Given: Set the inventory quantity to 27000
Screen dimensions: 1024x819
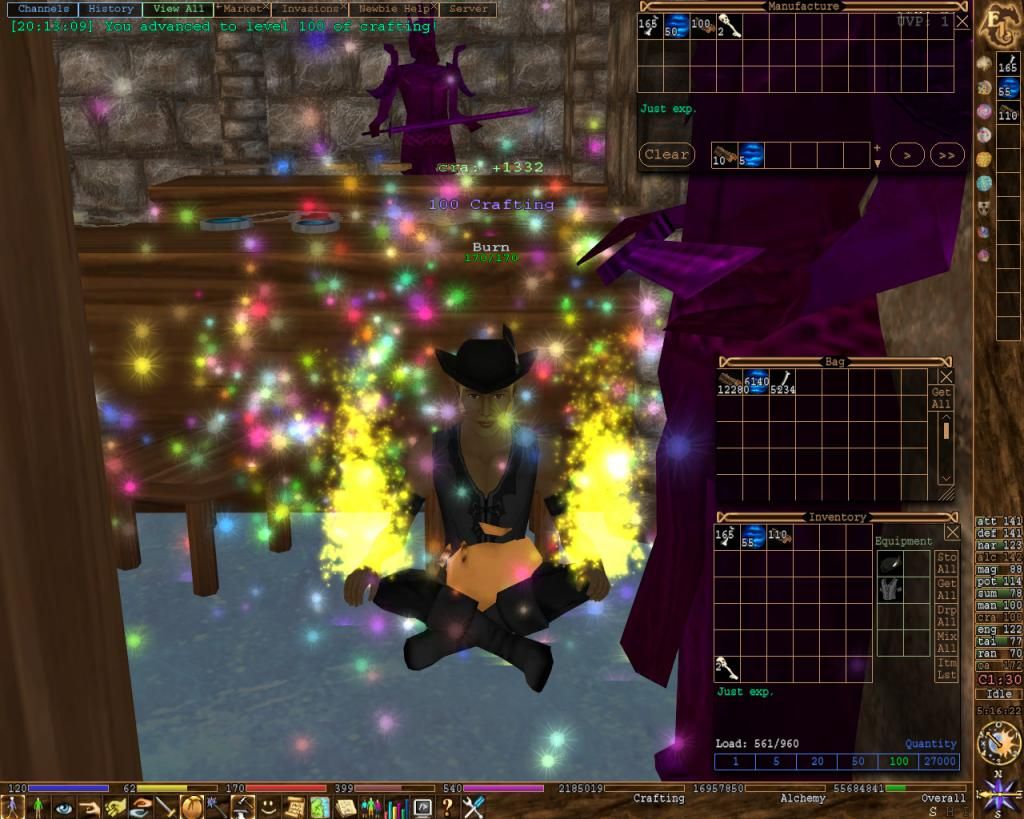Looking at the screenshot, I should coord(938,762).
